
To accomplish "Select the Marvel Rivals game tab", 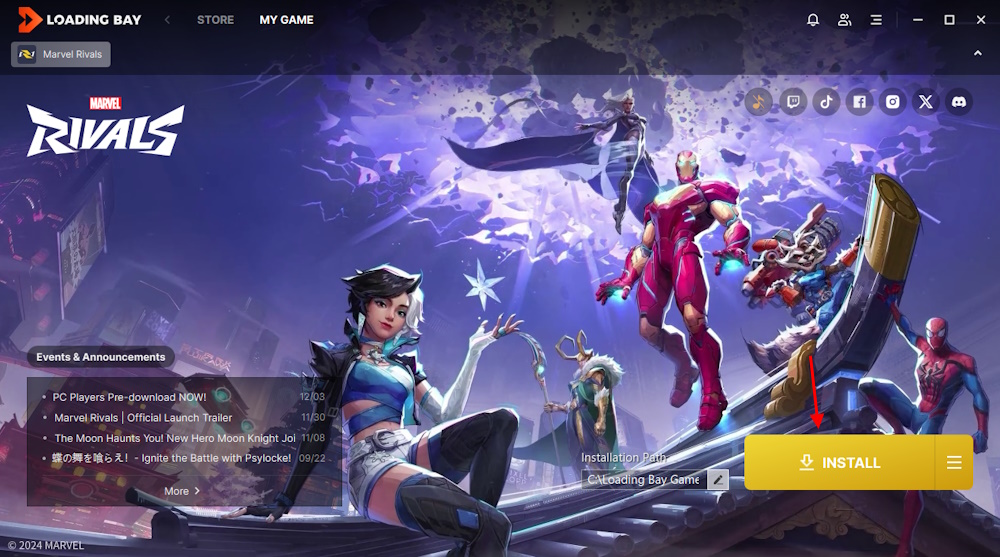I will point(61,54).
